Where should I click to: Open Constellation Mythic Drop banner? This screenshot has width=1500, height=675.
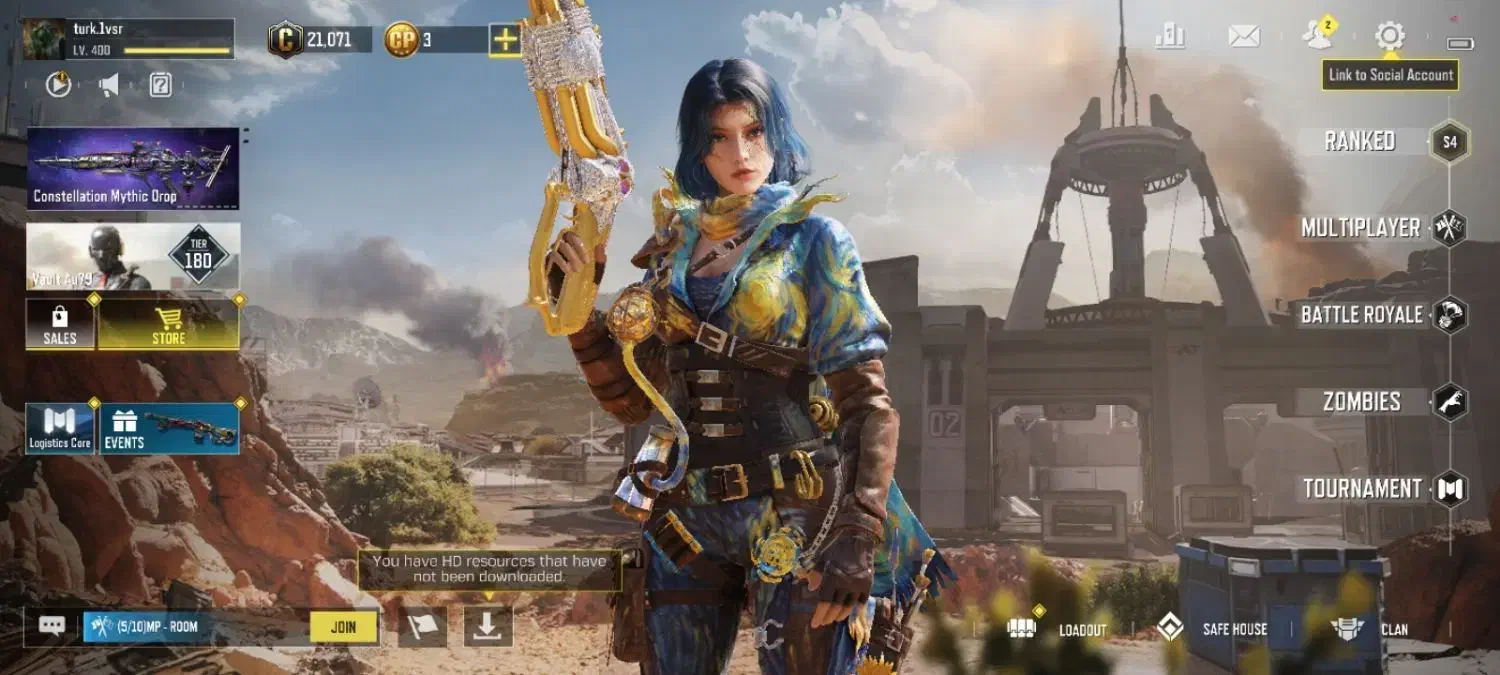coord(133,168)
